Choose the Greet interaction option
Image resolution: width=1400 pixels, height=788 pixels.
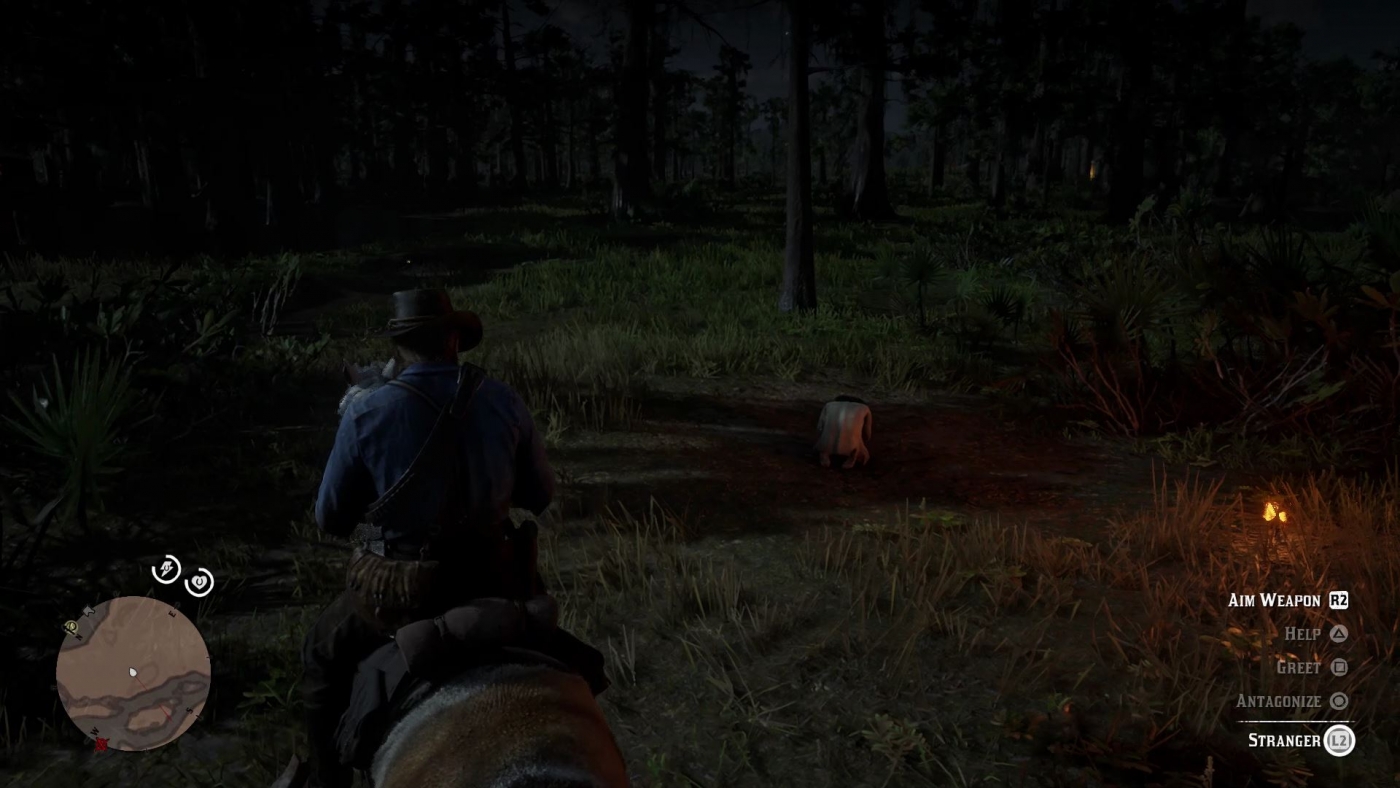pos(1297,667)
